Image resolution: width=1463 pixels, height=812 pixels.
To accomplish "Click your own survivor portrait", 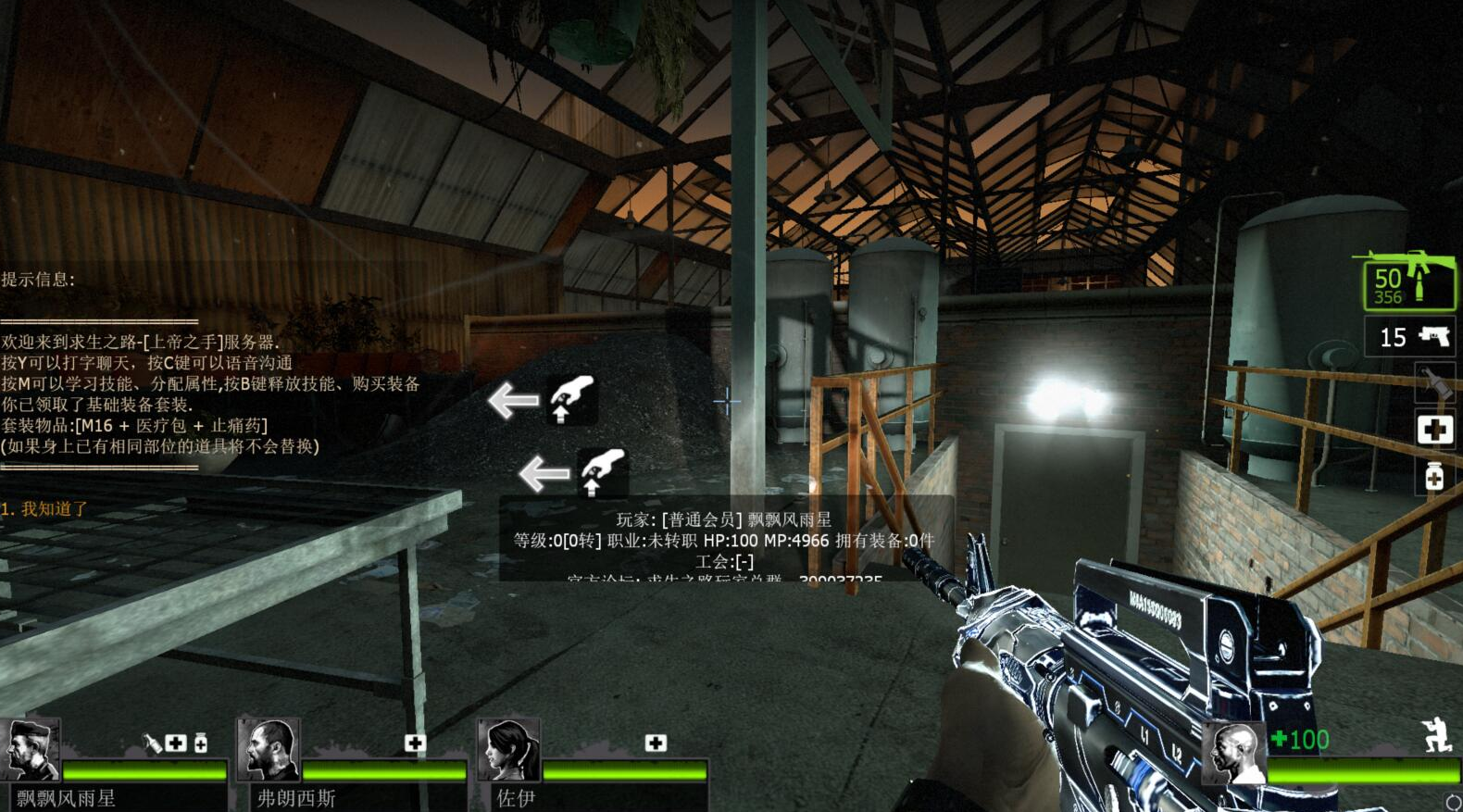I will [x=1233, y=753].
